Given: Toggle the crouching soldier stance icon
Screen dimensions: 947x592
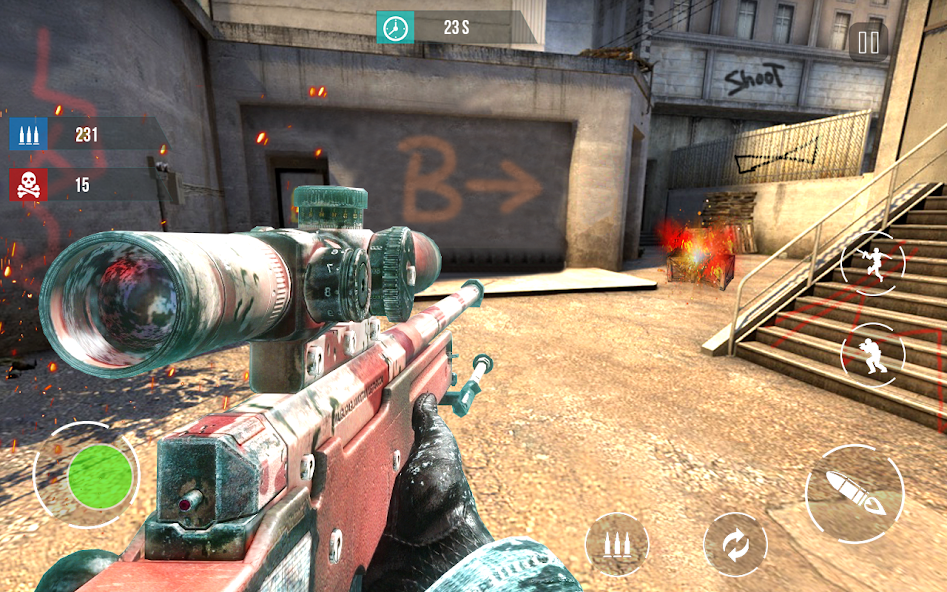Looking at the screenshot, I should [x=872, y=355].
